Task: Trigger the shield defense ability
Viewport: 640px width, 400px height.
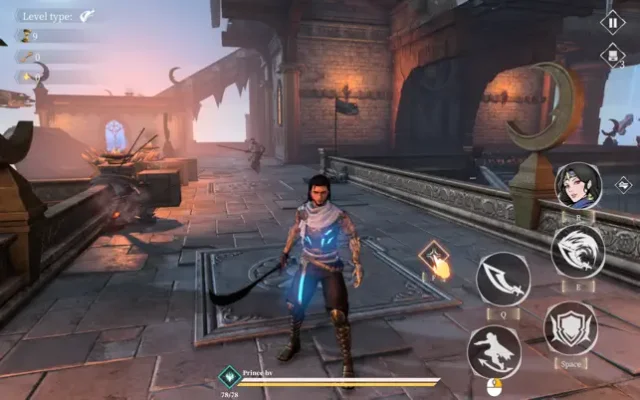Action: pos(570,328)
